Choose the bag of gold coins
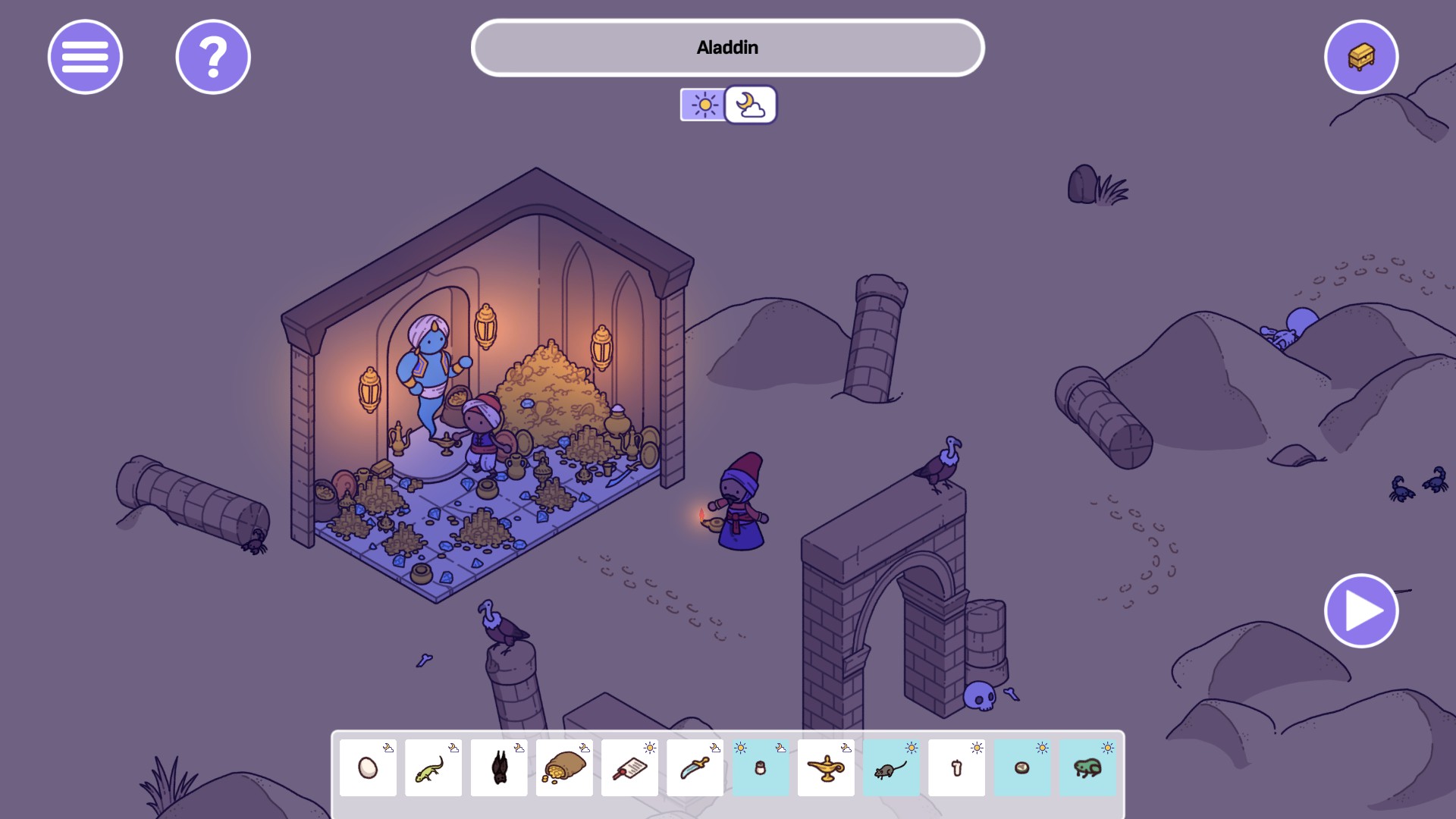1456x819 pixels. (x=564, y=767)
